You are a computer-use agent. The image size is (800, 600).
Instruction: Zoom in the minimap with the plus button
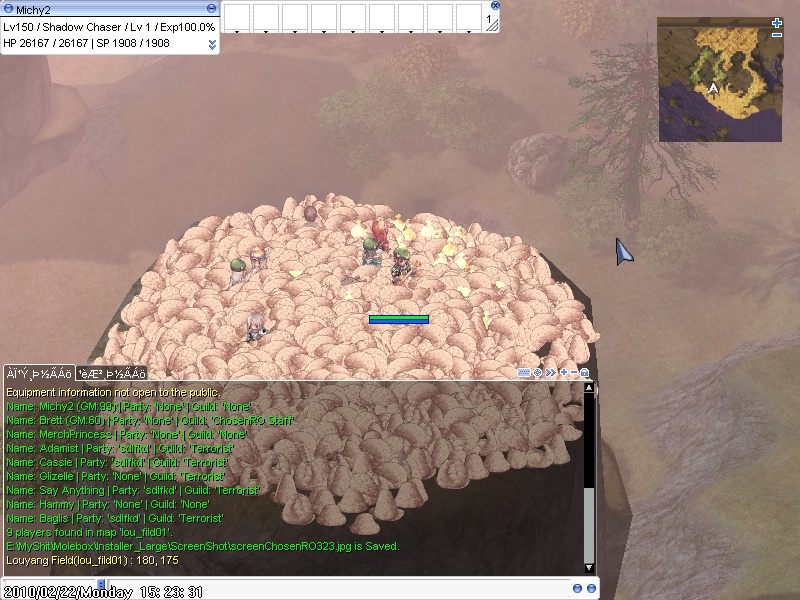777,23
